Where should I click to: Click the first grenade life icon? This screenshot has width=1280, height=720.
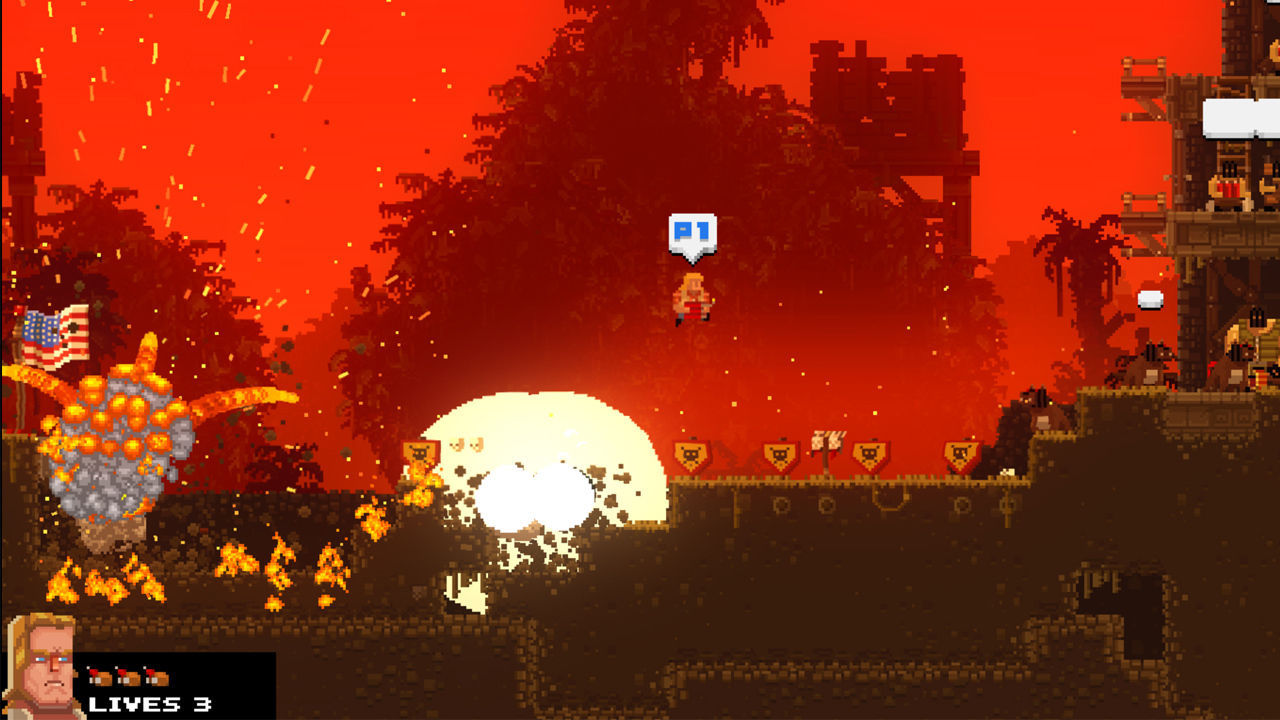(x=100, y=675)
